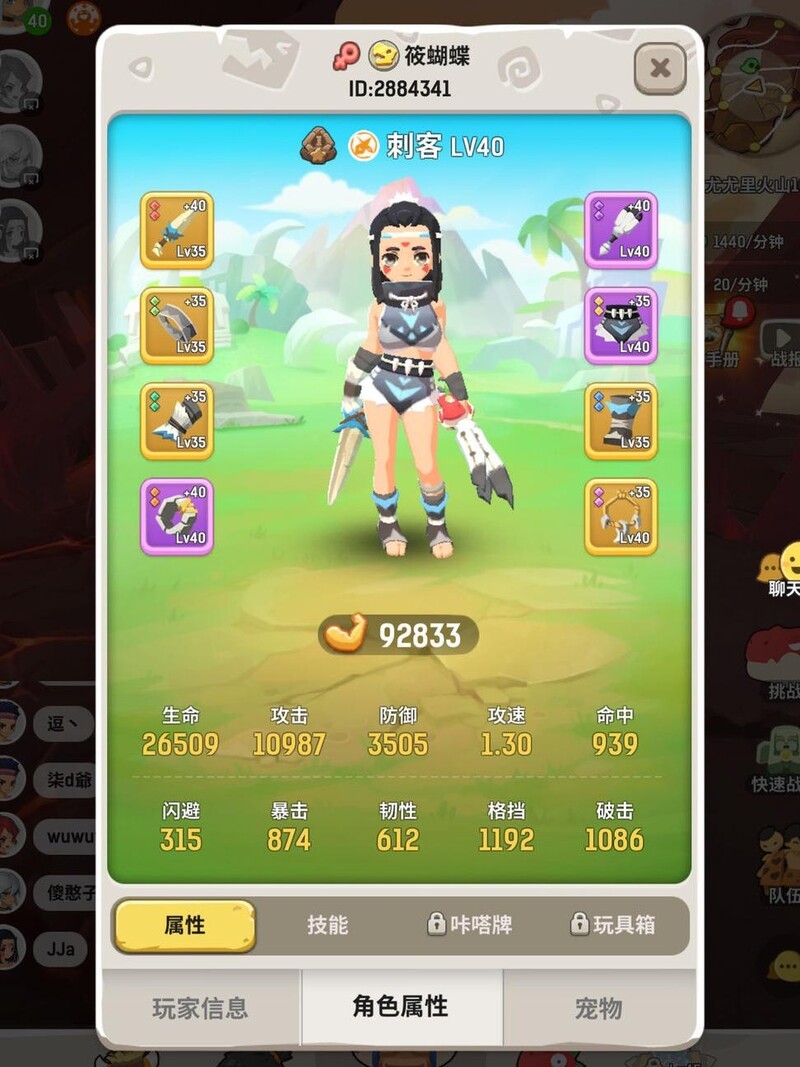Select the locked 玩具箱 tab
The width and height of the screenshot is (800, 1067).
[x=612, y=925]
